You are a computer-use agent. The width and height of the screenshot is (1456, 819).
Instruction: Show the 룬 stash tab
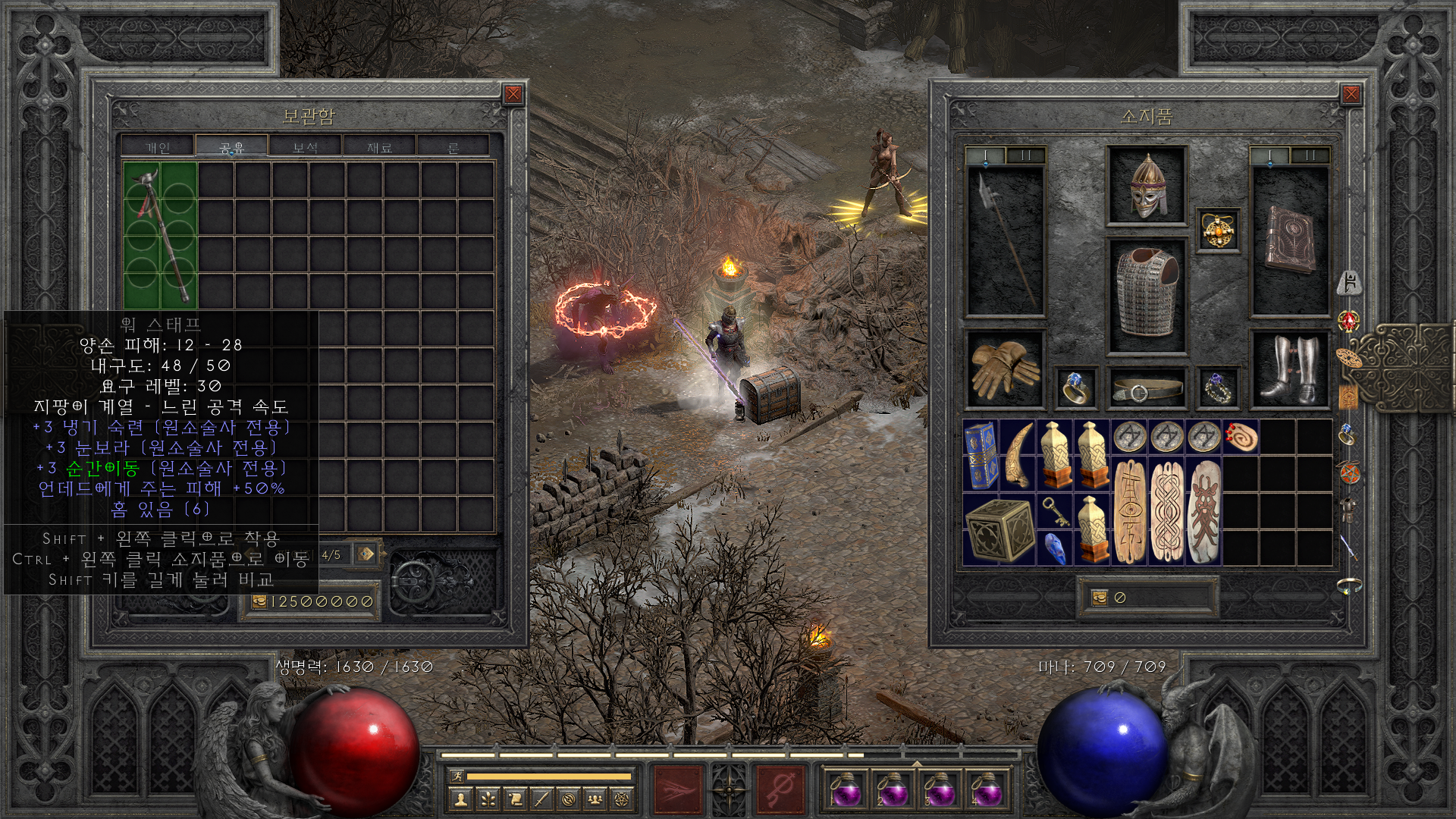point(453,146)
